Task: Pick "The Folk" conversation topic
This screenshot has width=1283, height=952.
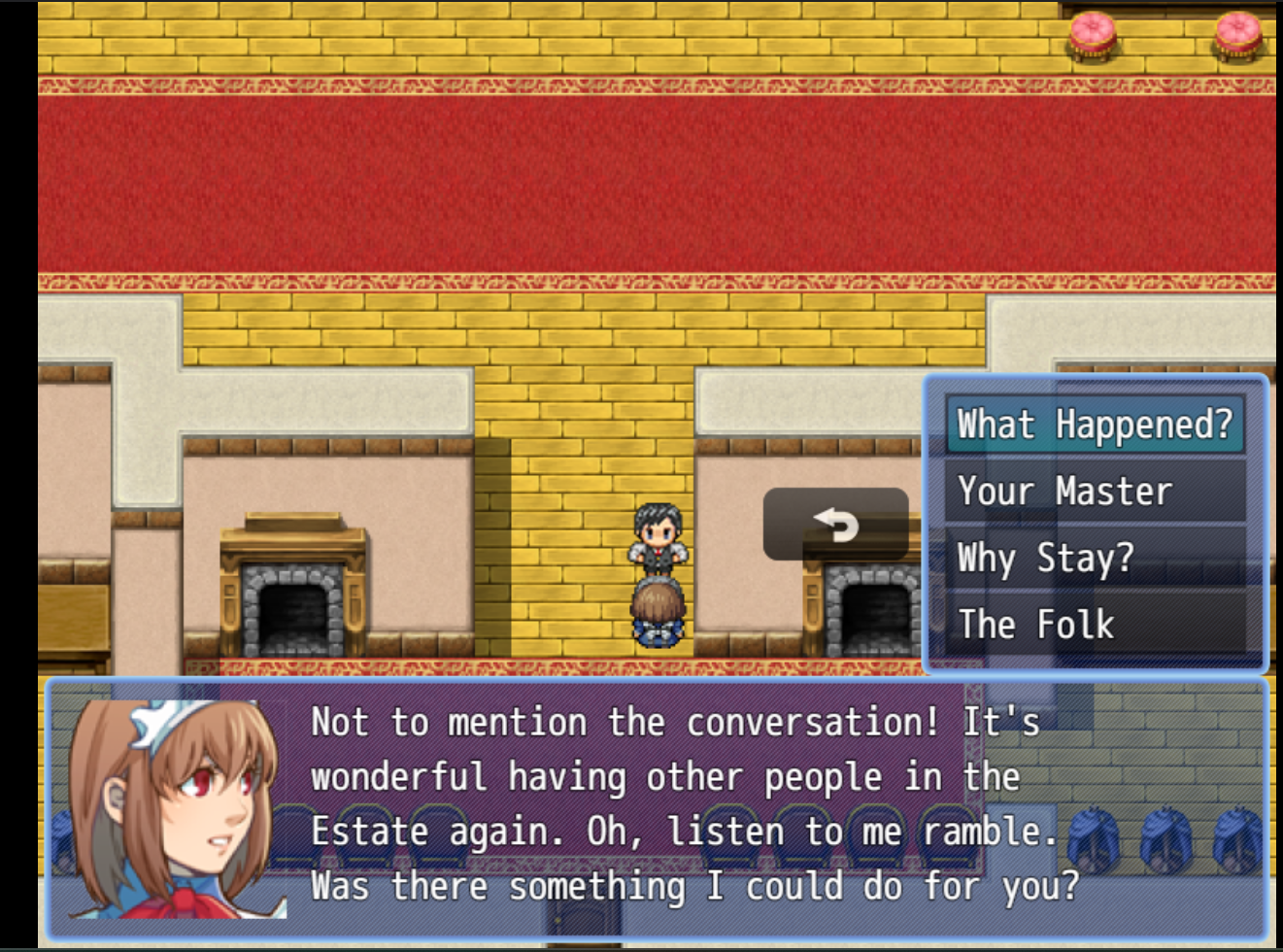Action: (x=1095, y=625)
